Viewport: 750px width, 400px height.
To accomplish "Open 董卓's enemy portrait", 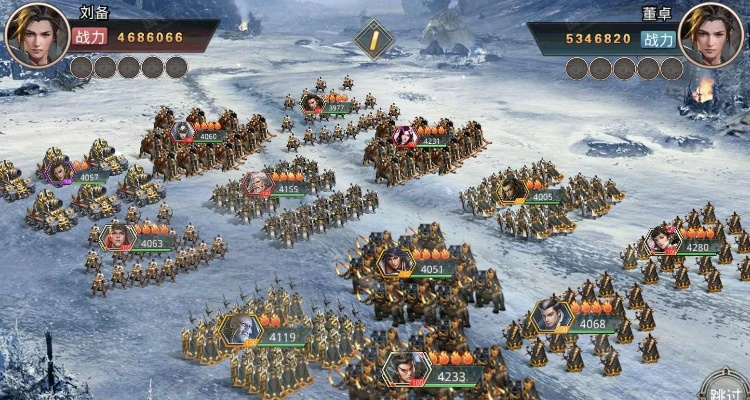I will (x=711, y=35).
